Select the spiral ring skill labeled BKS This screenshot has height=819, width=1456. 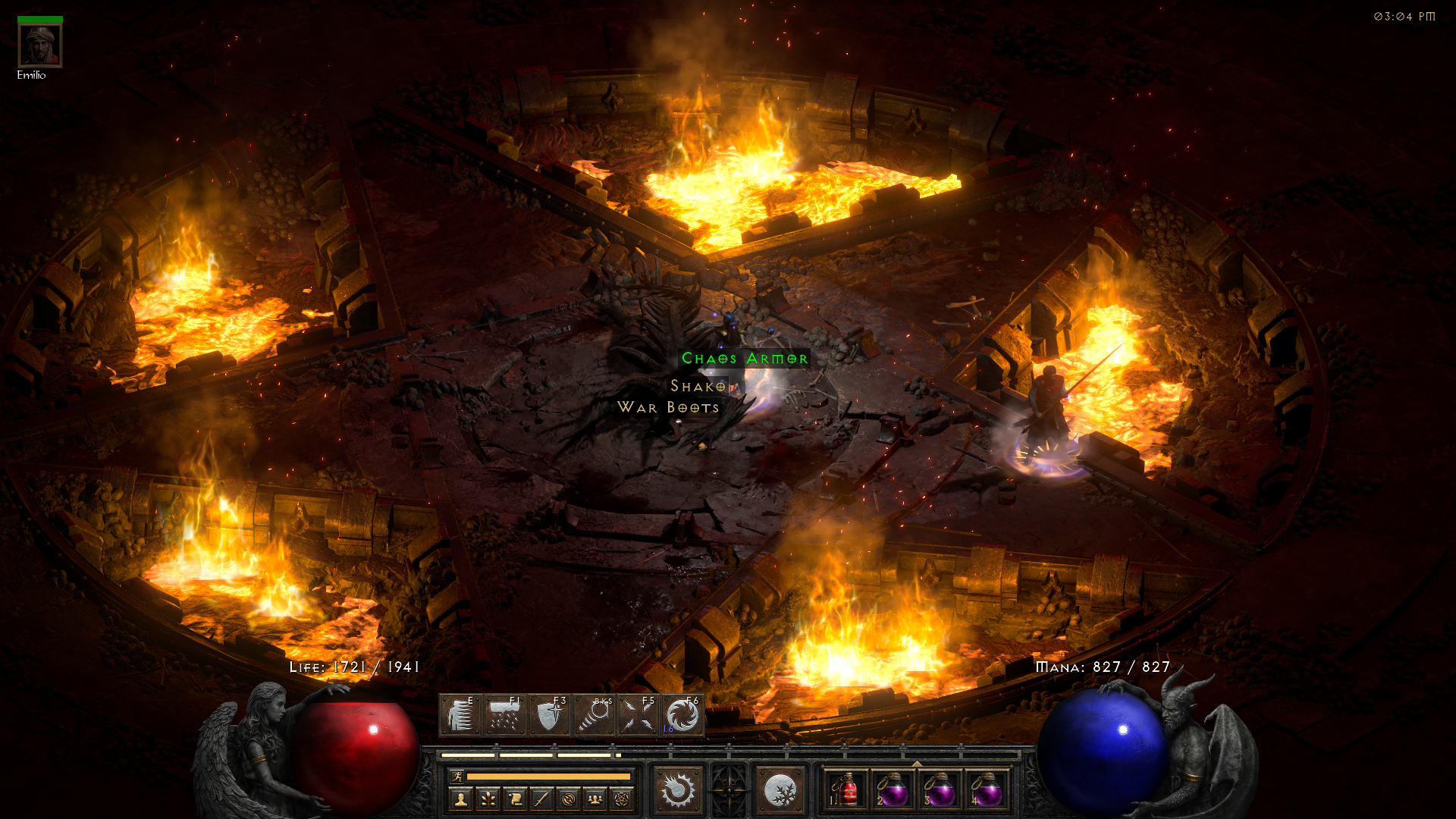[594, 715]
